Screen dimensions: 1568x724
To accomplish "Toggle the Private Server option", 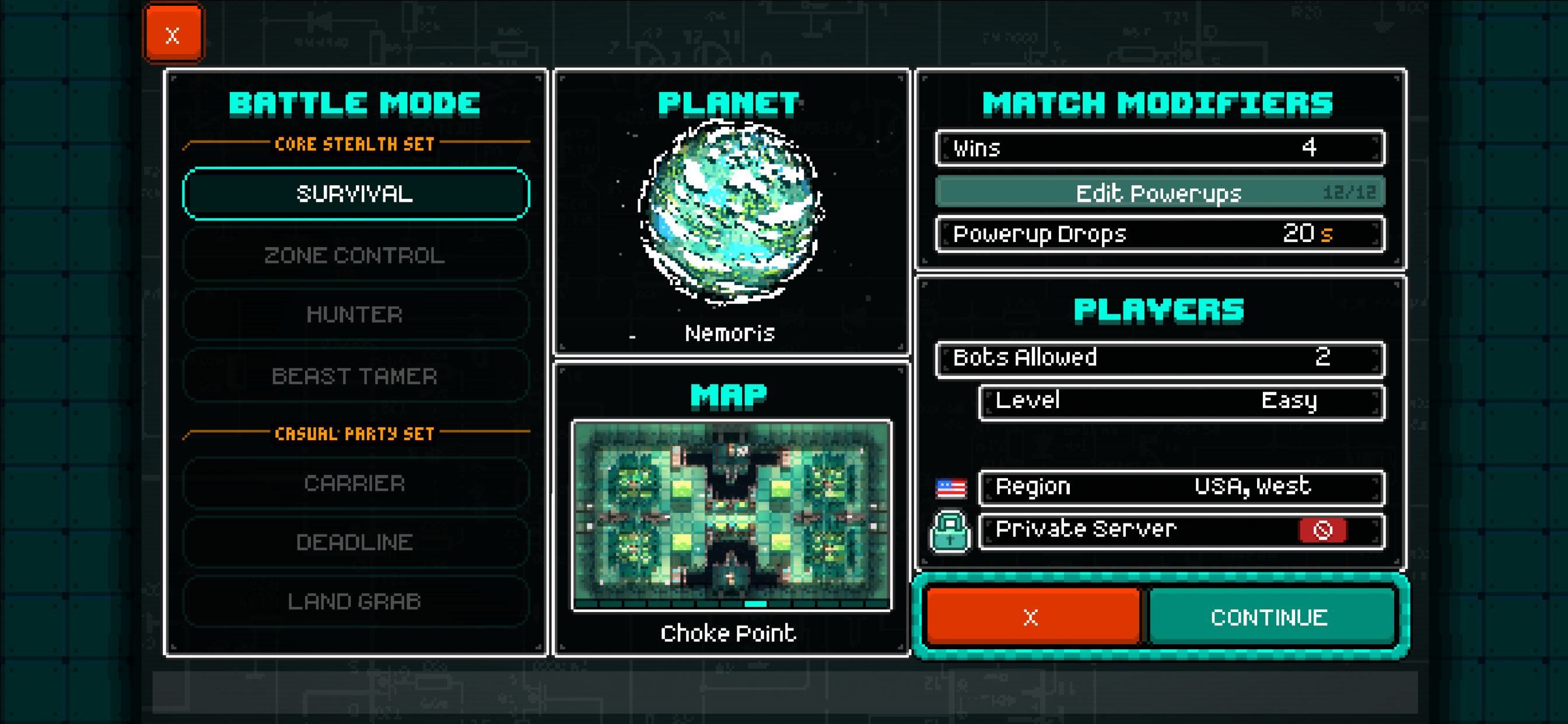I will coord(1322,530).
